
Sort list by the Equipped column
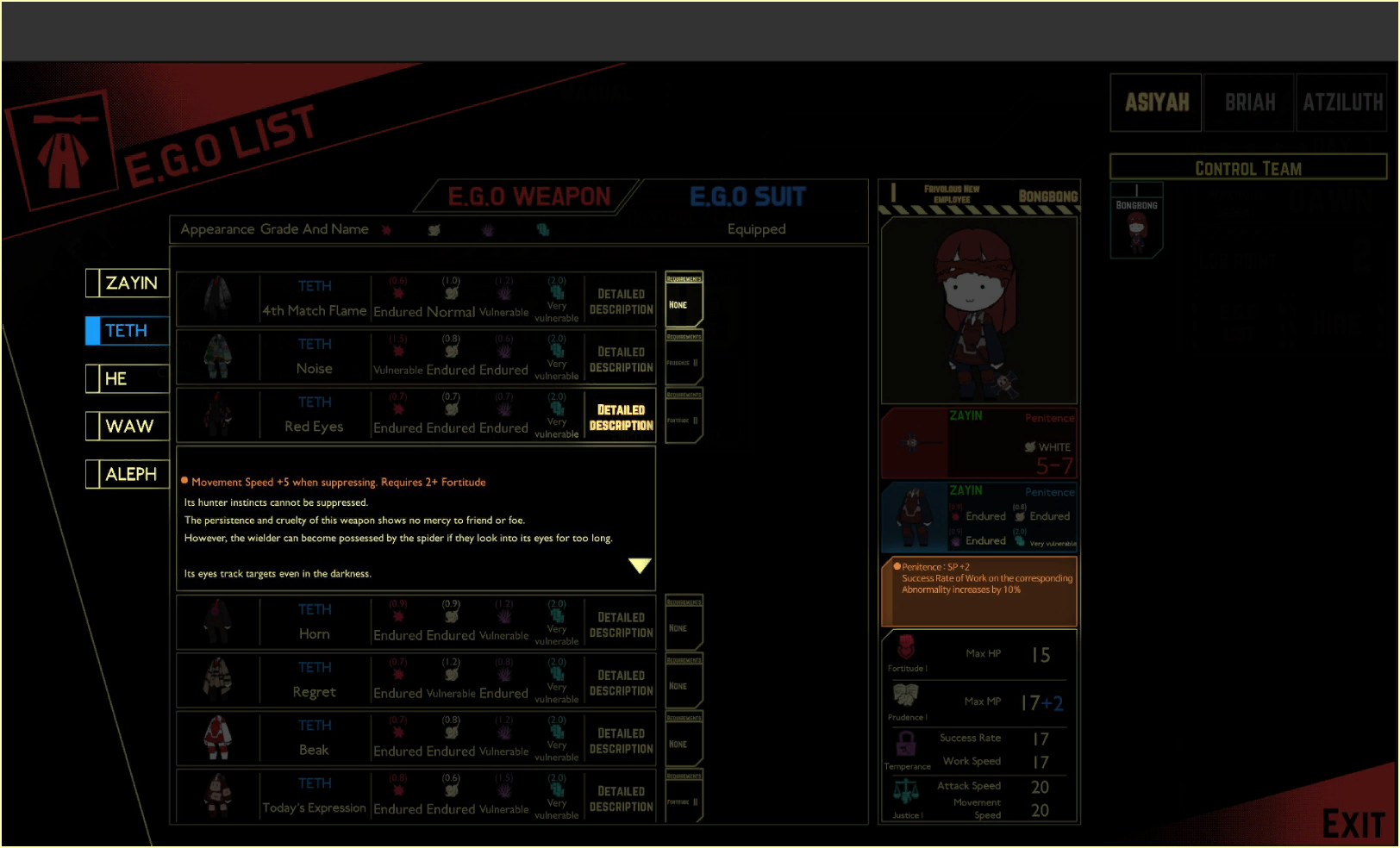coord(756,229)
